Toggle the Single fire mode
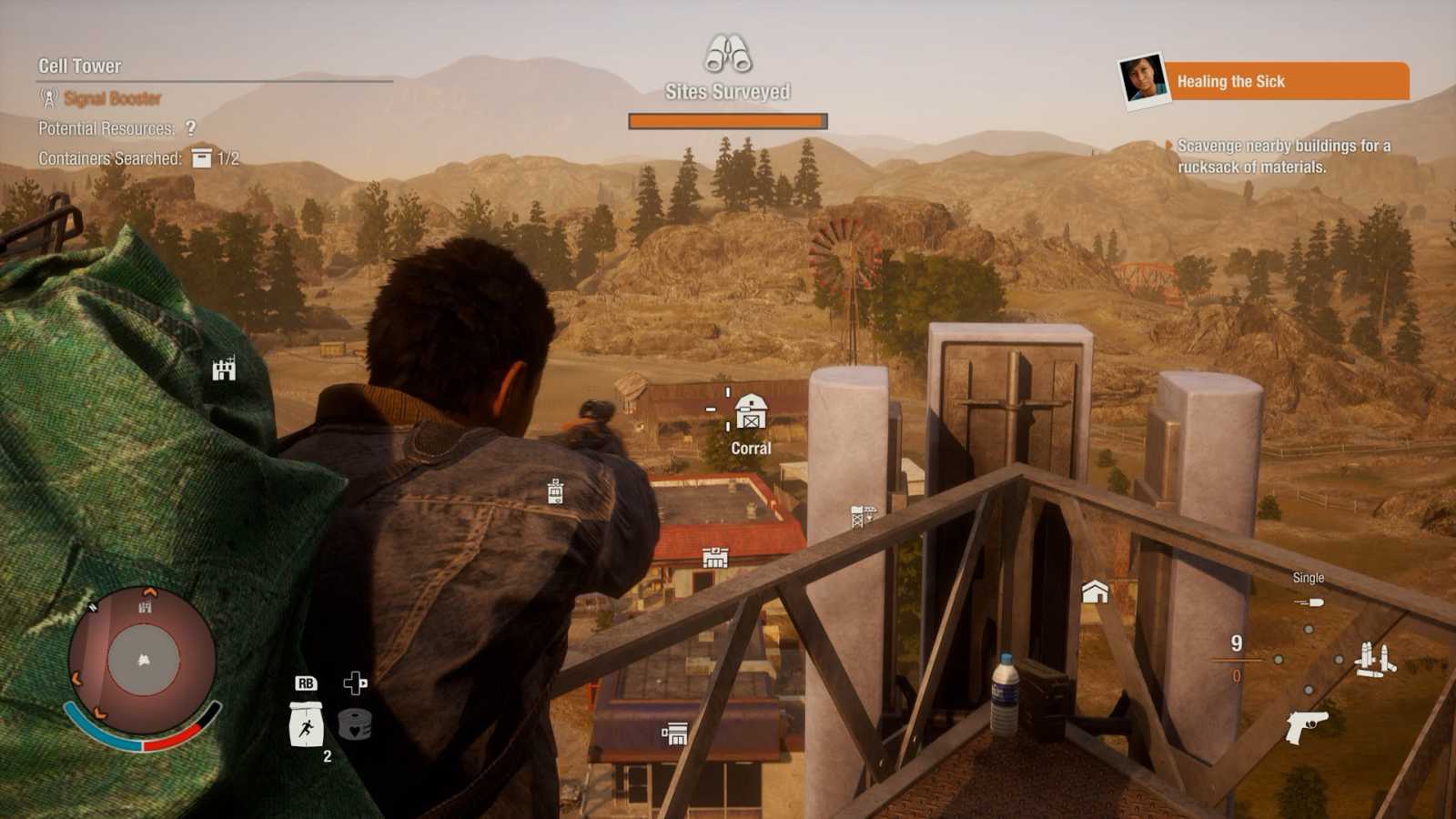 [1308, 577]
